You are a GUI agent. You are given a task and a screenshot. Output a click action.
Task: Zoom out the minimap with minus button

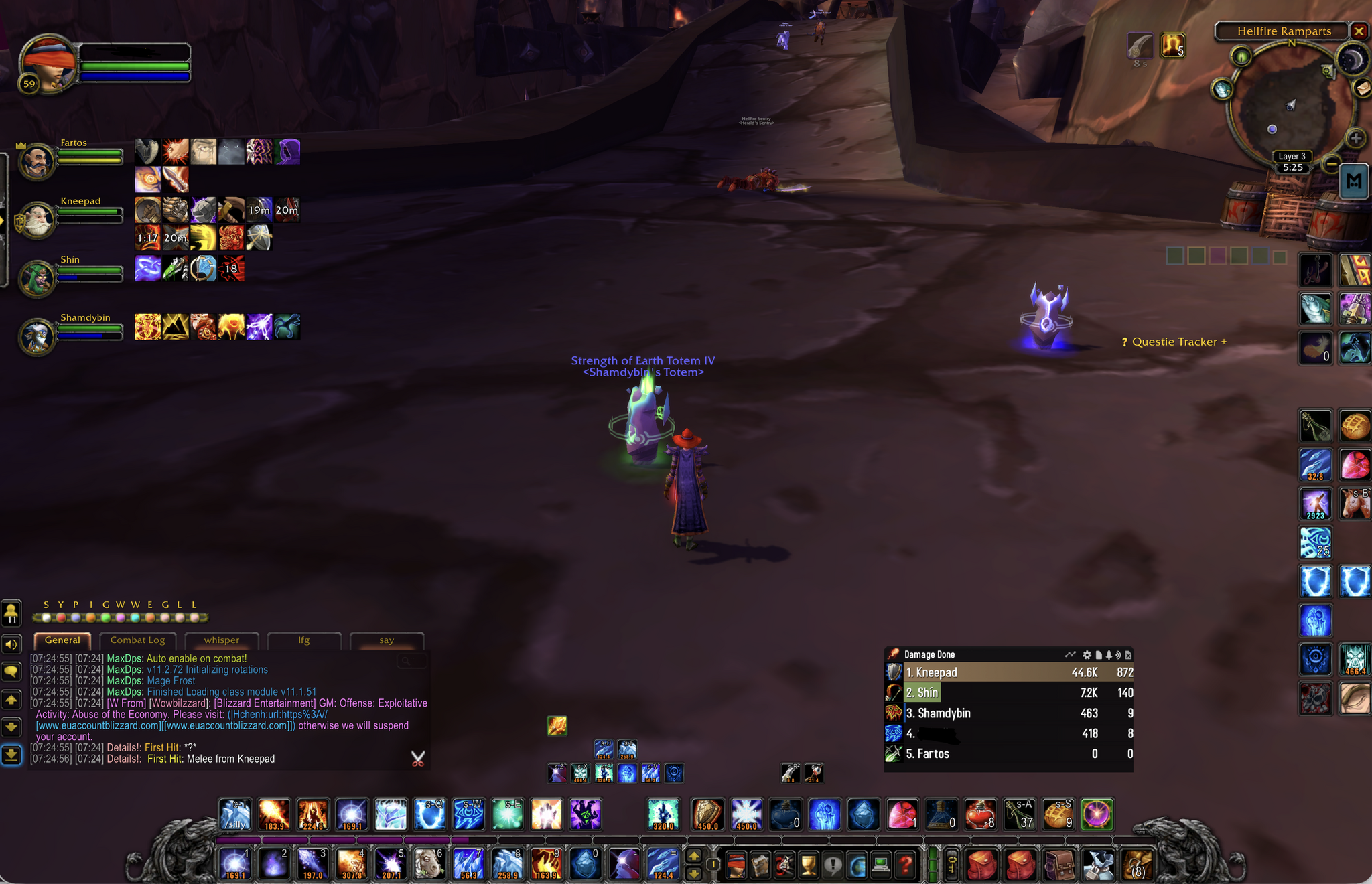point(1332,163)
